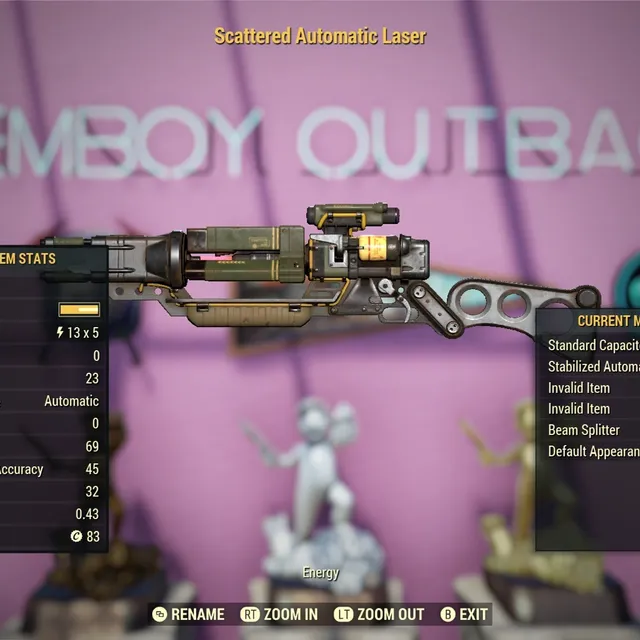Pick the Beam Splitter mod entry
Image resolution: width=640 pixels, height=640 pixels.
click(584, 430)
